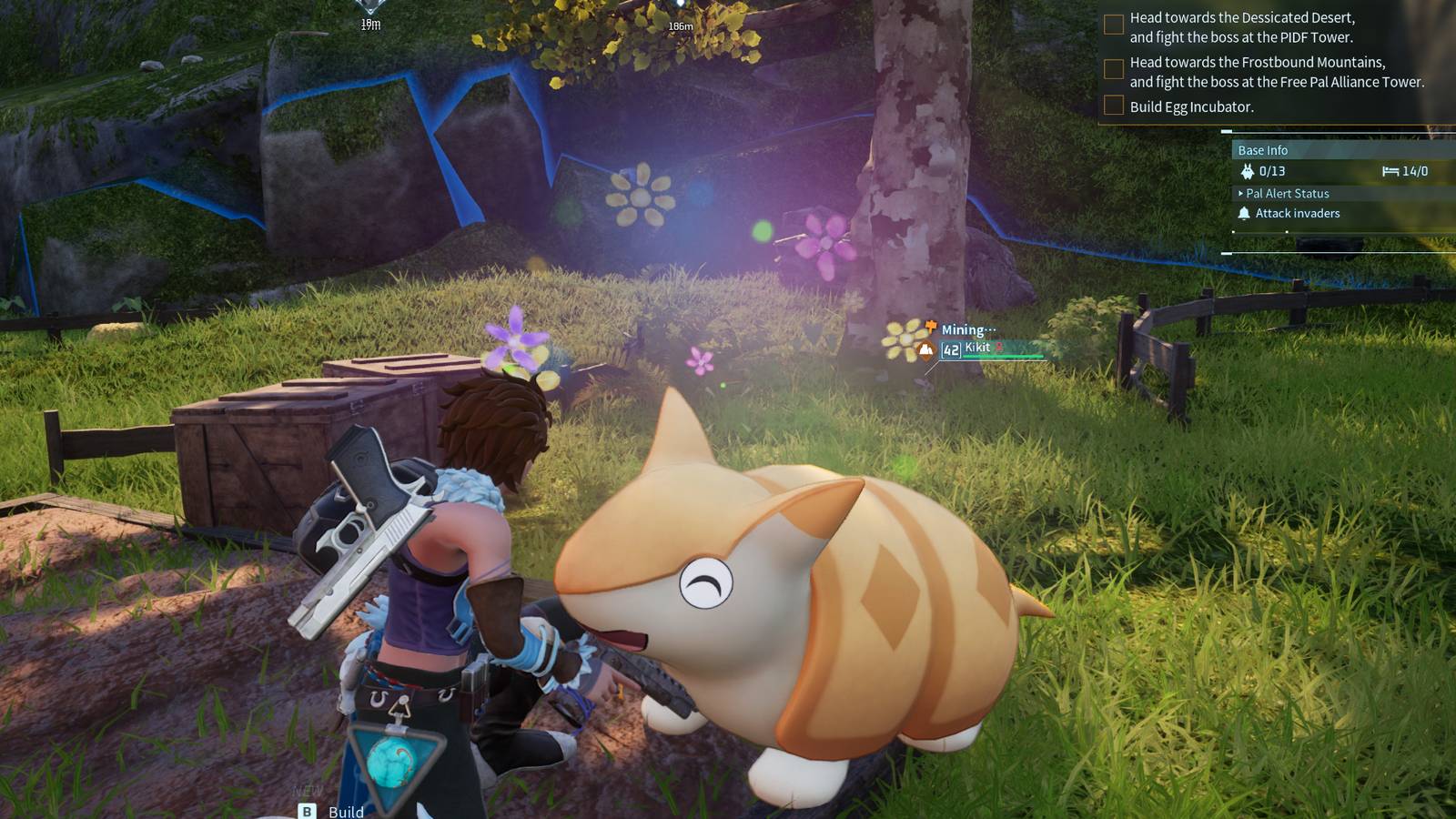
Task: Click Kikit's name label
Action: [x=977, y=347]
